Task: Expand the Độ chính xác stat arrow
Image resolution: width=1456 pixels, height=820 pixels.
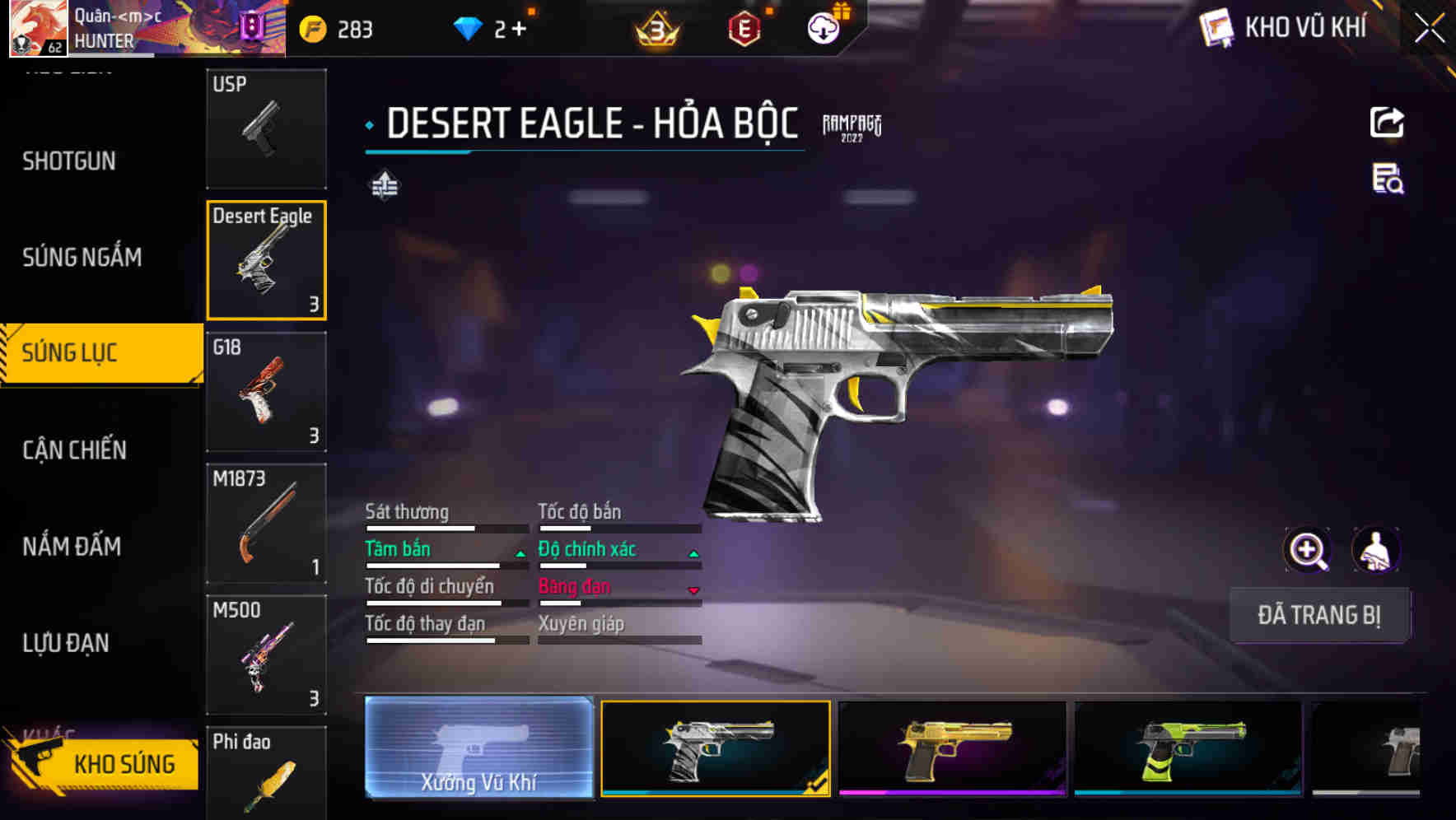Action: (693, 552)
